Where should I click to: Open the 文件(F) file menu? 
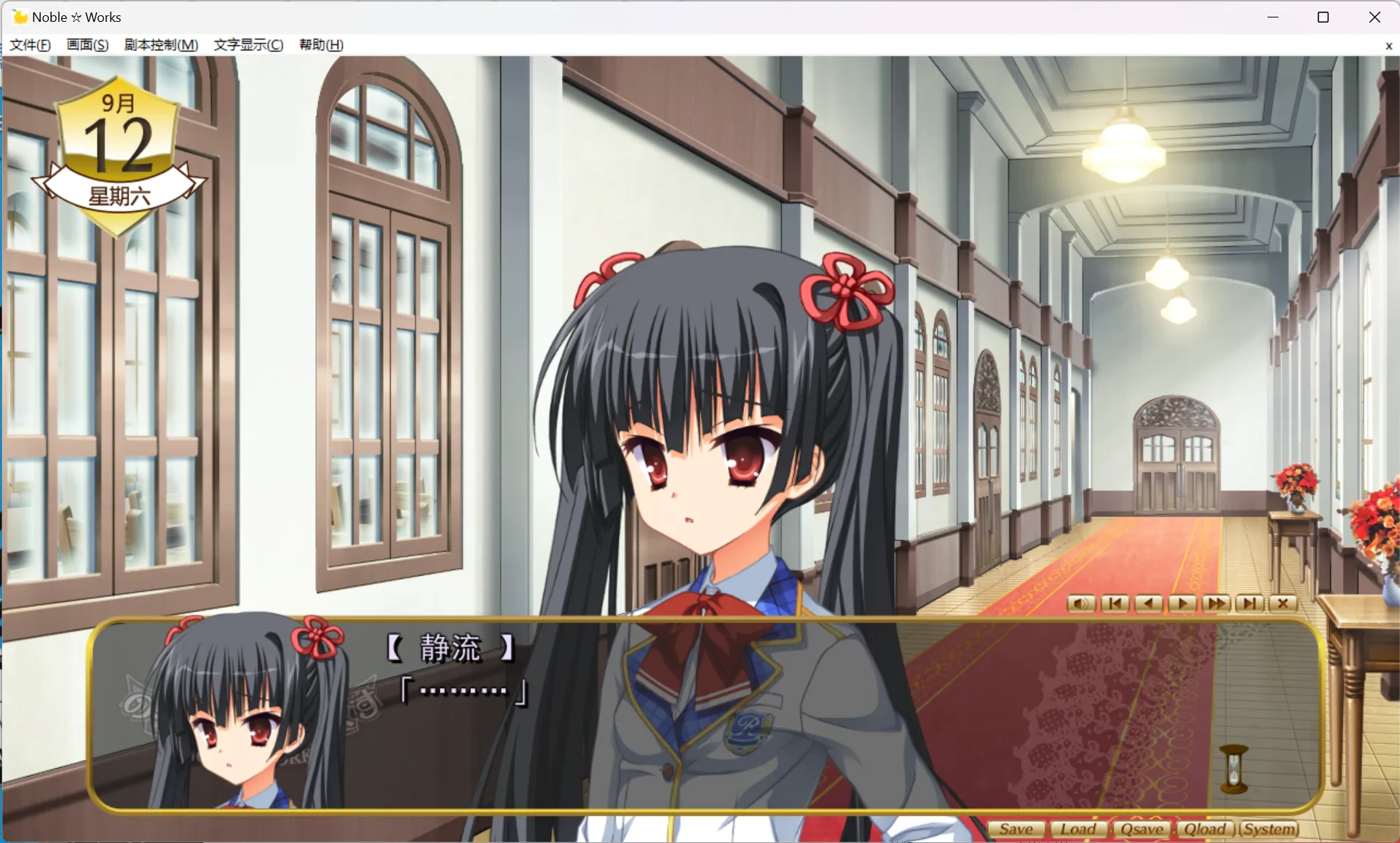(29, 44)
